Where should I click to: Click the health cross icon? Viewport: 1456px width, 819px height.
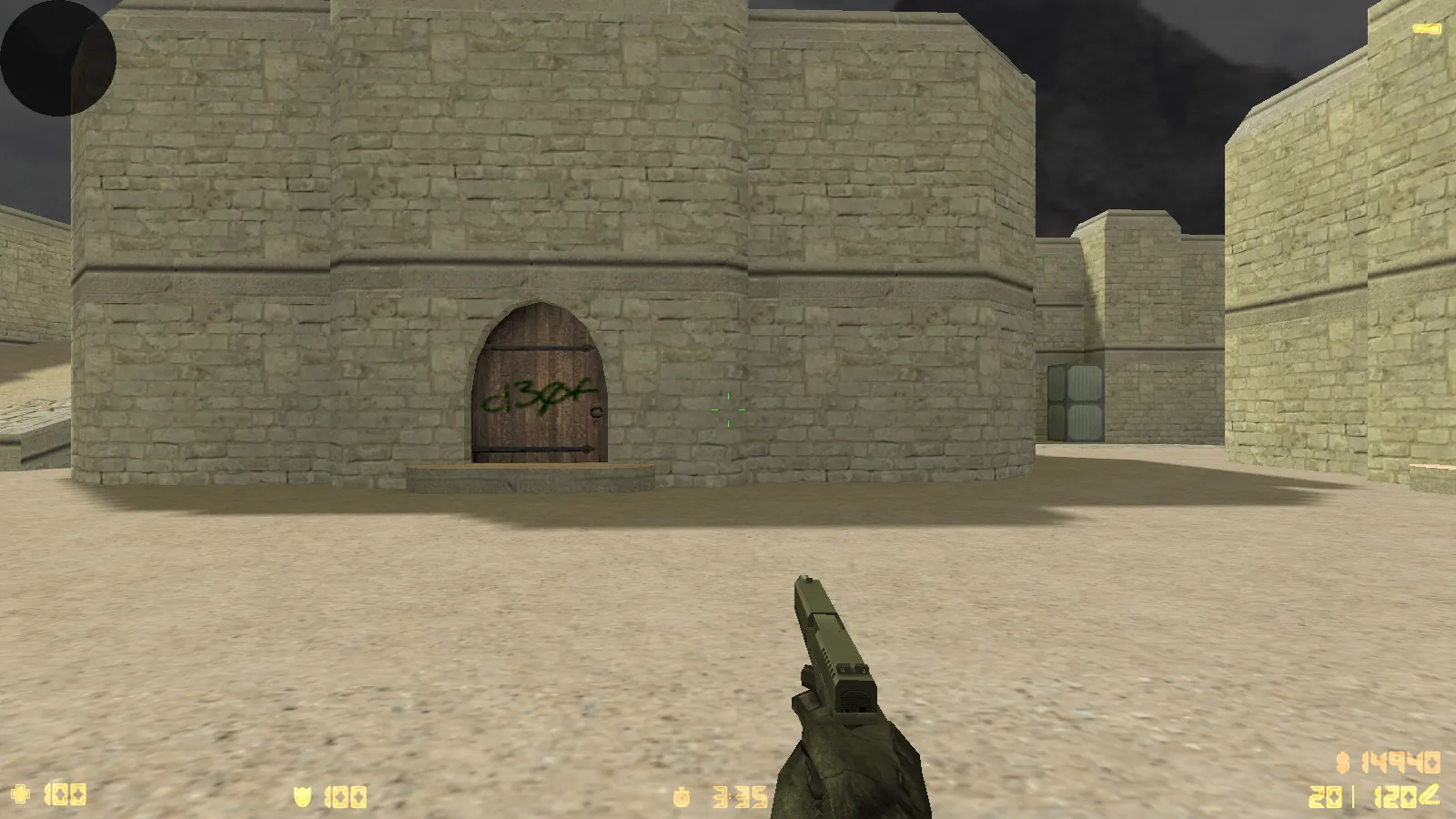click(19, 795)
